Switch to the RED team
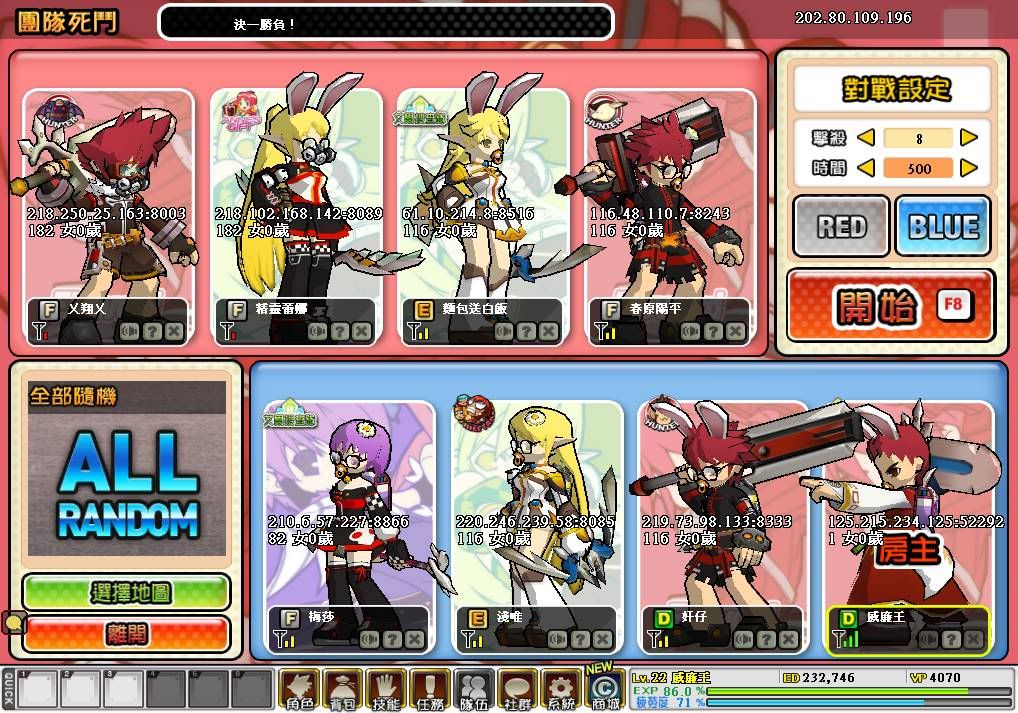 [841, 227]
